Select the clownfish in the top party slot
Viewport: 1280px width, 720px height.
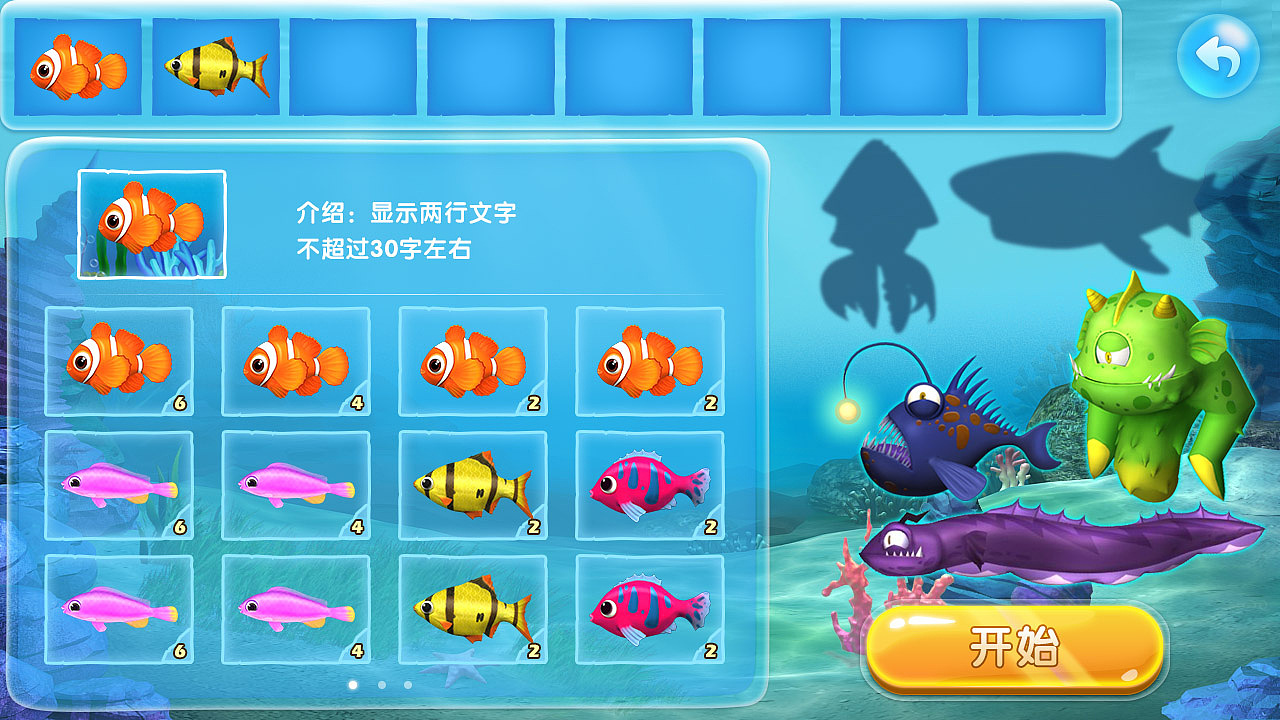pyautogui.click(x=78, y=62)
